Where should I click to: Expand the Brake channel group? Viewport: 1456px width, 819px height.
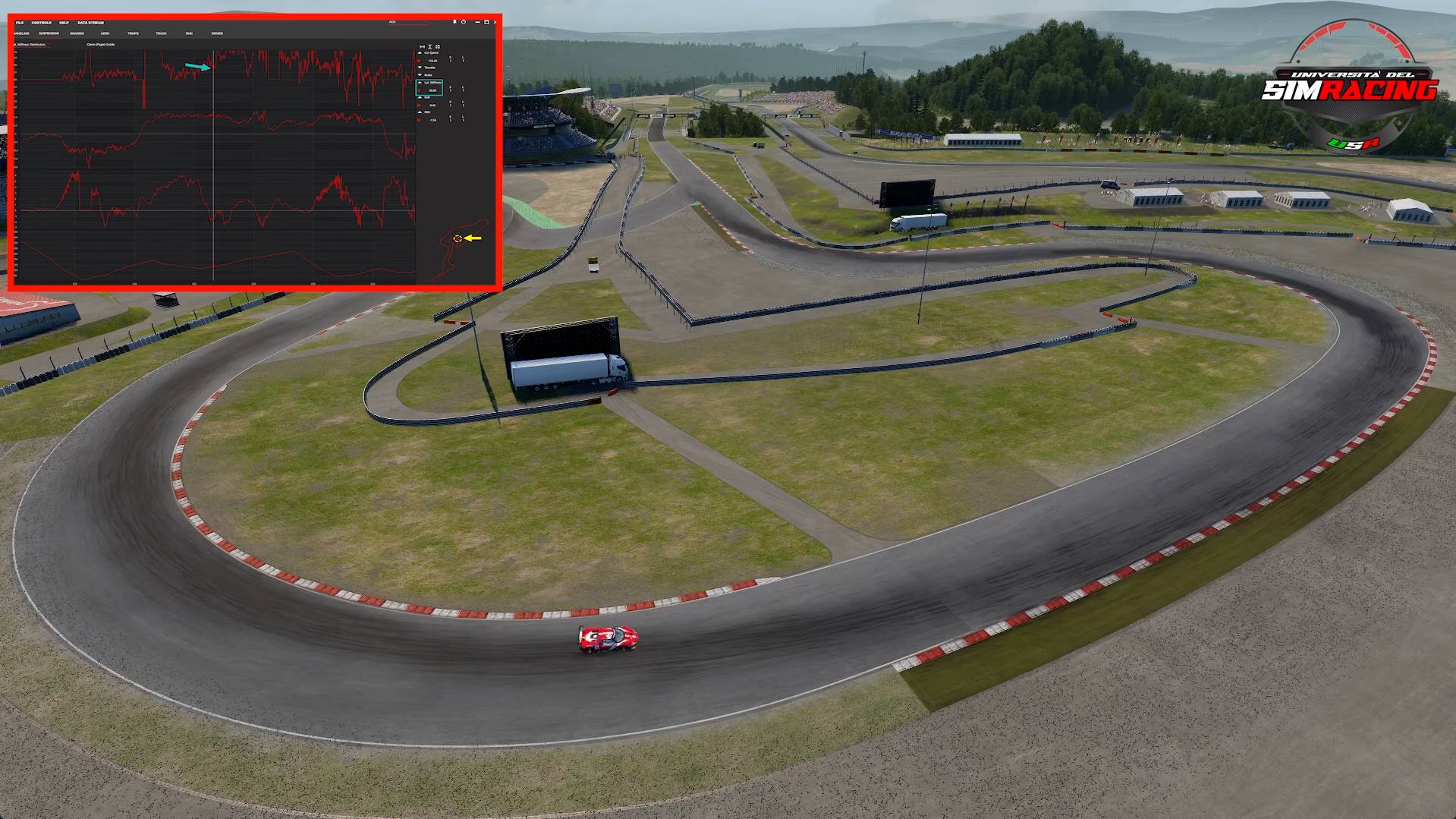pyautogui.click(x=420, y=75)
